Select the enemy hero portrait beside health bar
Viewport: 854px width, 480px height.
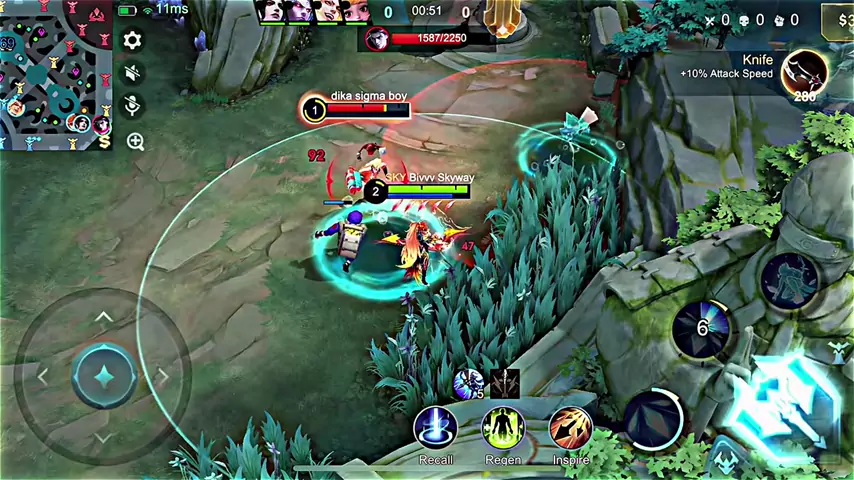(377, 39)
